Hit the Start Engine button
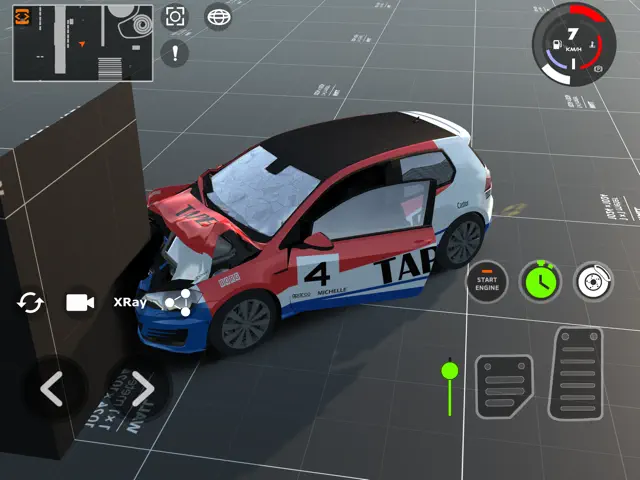The image size is (640, 480). [x=487, y=282]
